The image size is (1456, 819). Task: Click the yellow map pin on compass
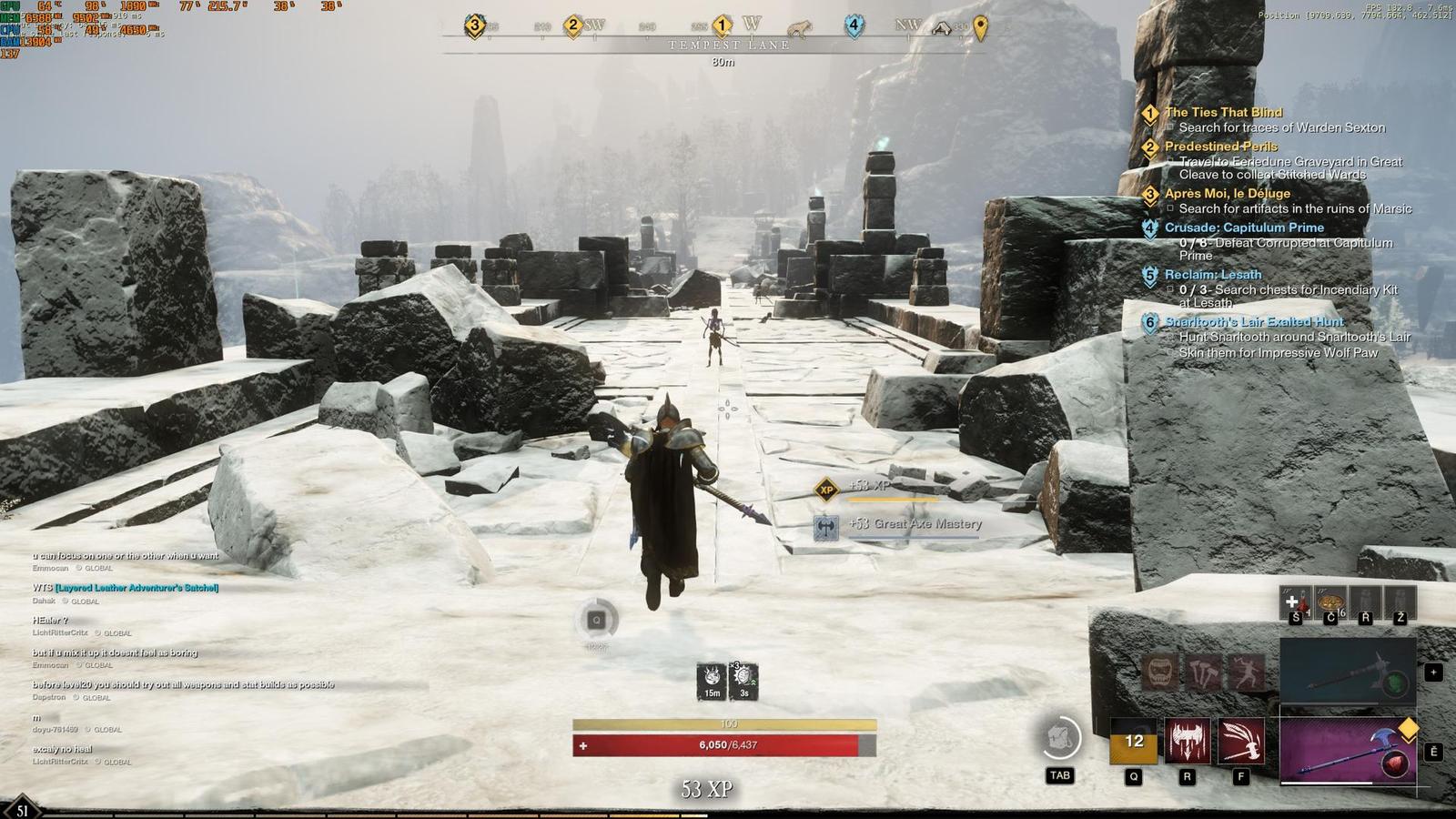click(980, 28)
